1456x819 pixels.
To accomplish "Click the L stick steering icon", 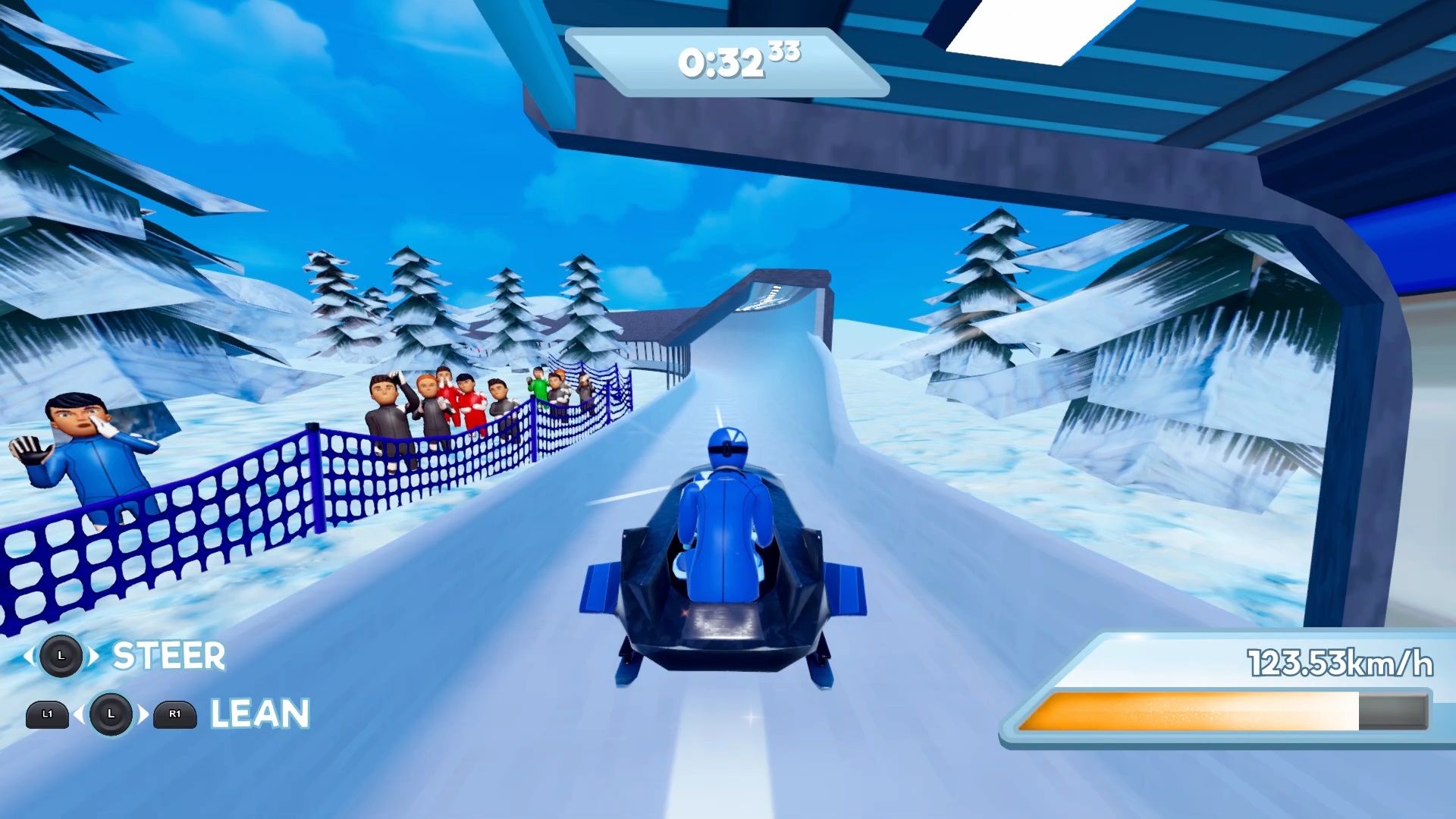I will (62, 657).
